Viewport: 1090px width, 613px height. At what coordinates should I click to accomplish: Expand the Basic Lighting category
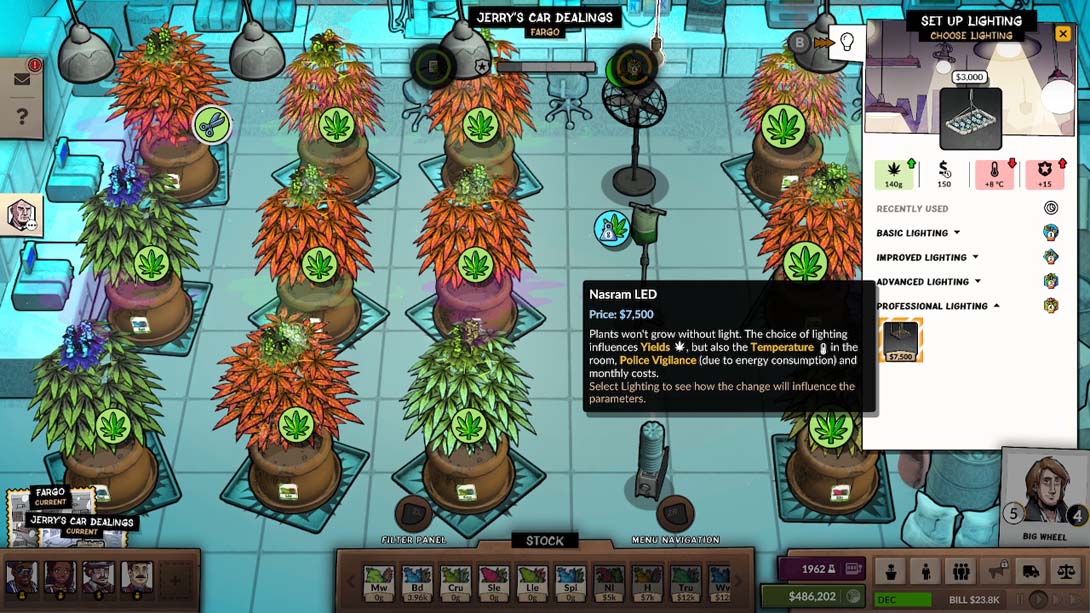(918, 233)
